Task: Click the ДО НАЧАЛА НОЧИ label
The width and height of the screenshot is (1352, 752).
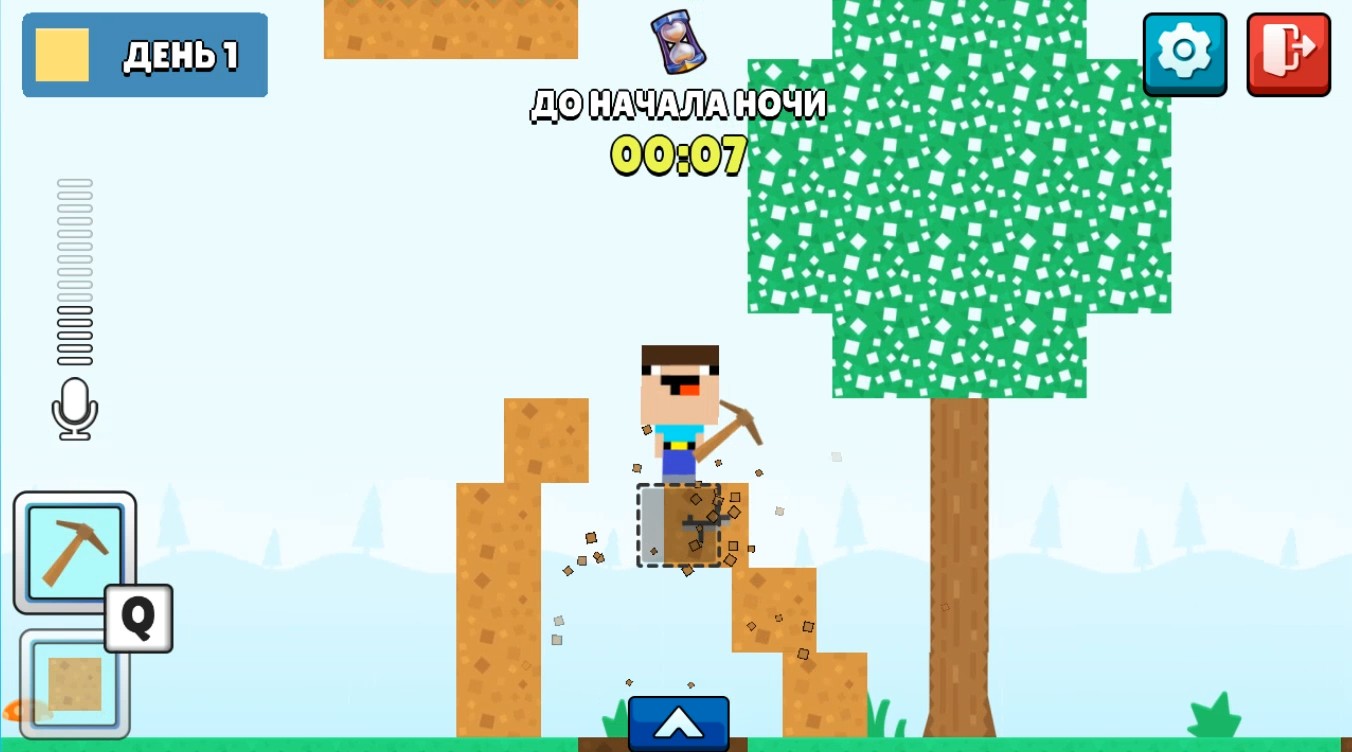Action: tap(678, 103)
